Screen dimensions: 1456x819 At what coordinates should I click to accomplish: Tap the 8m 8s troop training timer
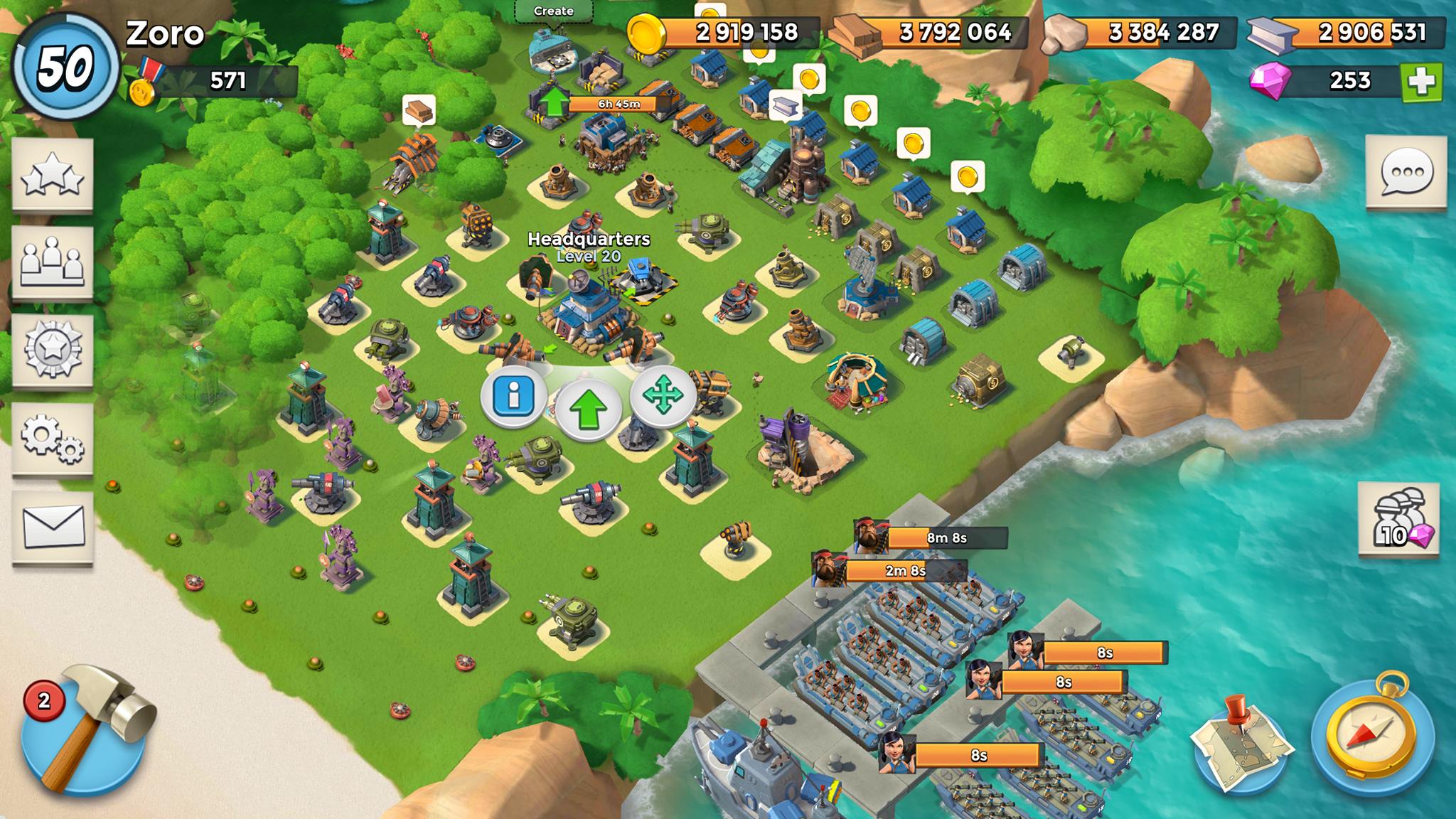[946, 538]
